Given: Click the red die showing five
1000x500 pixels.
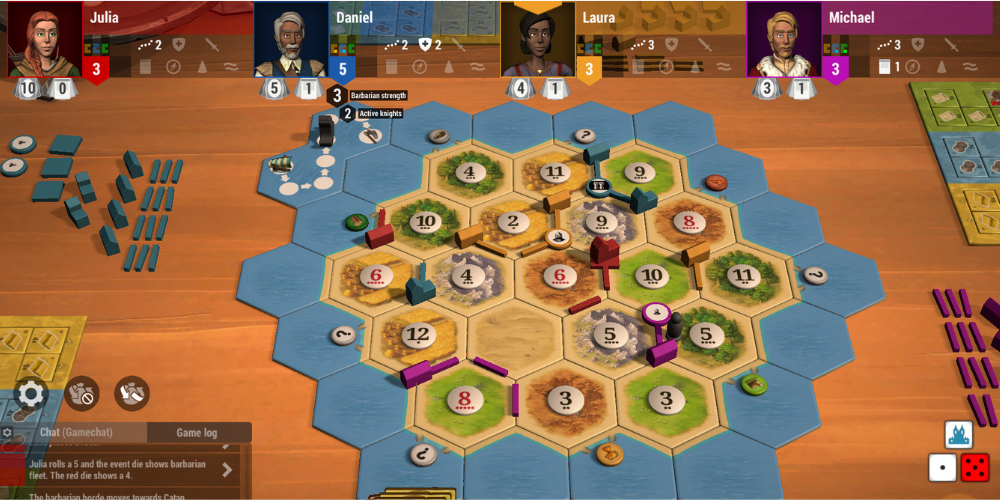Looking at the screenshot, I should (x=975, y=467).
